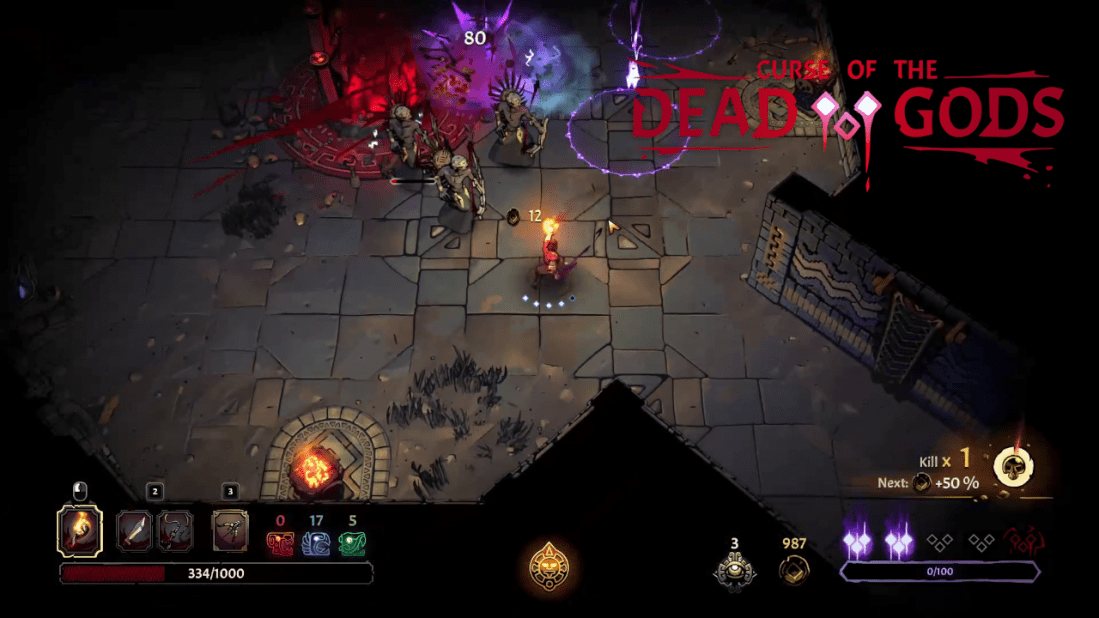The height and width of the screenshot is (618, 1099).
Task: Click the blue Dexterity stat glyph
Action: pos(316,543)
